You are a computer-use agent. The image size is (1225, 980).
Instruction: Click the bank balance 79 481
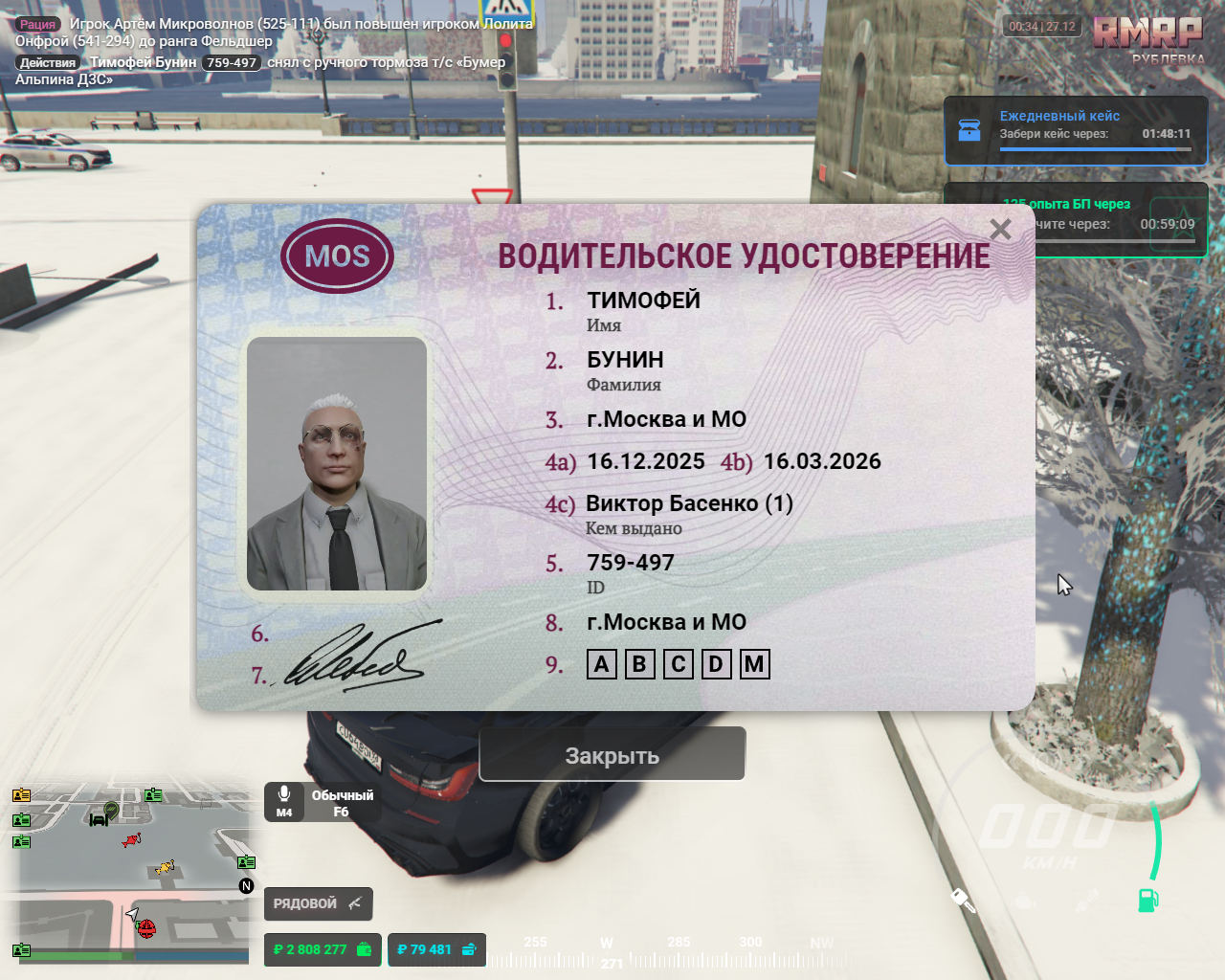coord(436,949)
